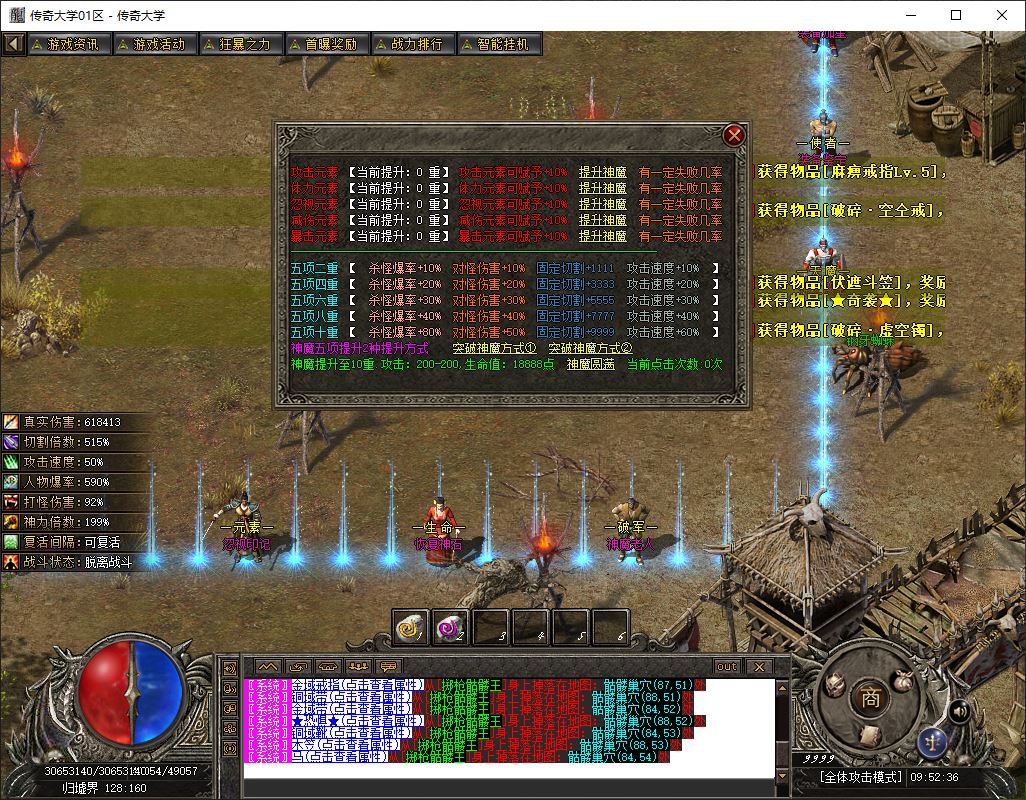The image size is (1026, 800).
Task: Choose 突破神魔方式② link
Action: [590, 348]
